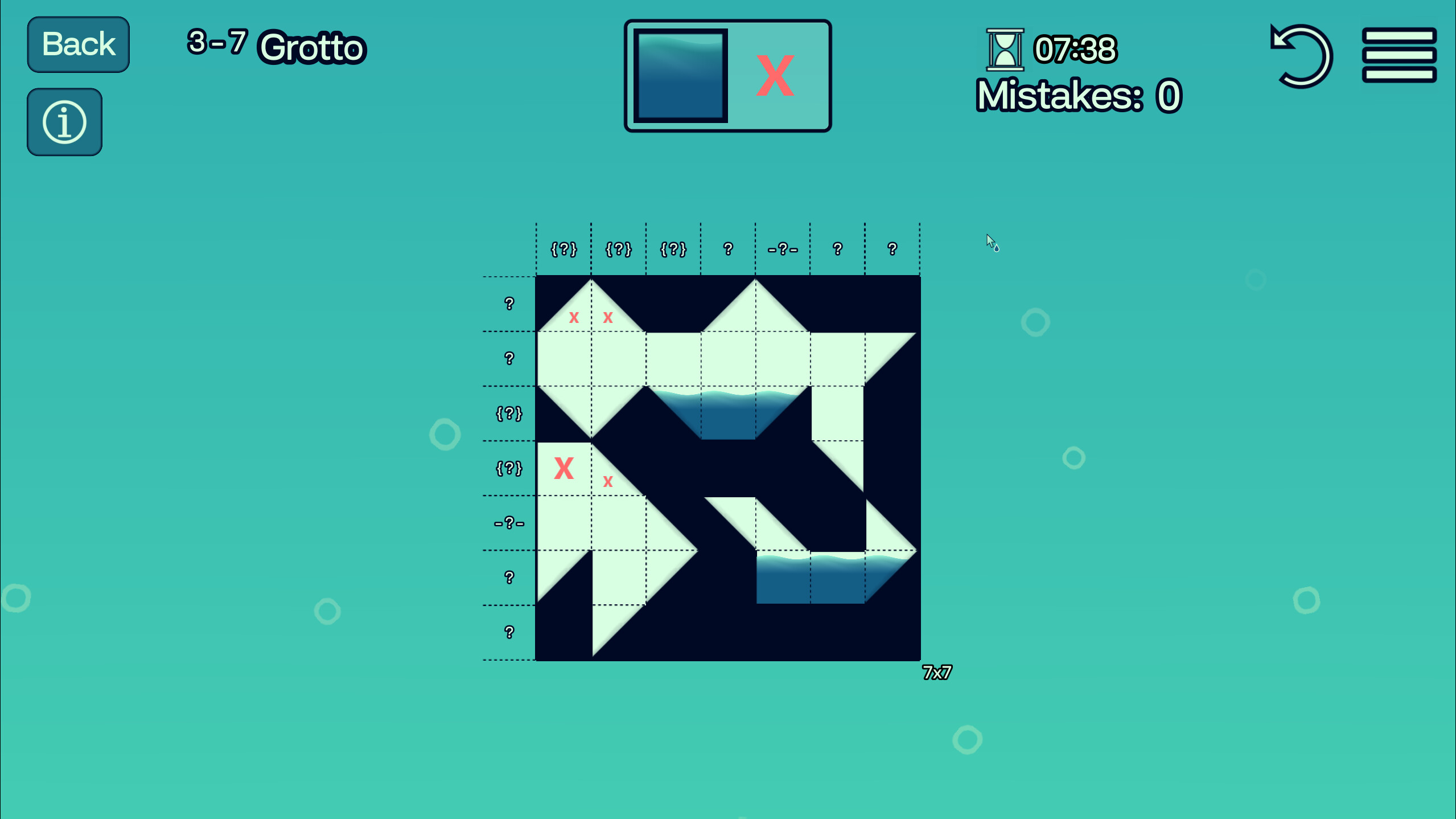This screenshot has width=1456, height=819.
Task: Toggle the ? clue on the last column
Action: coord(891,249)
